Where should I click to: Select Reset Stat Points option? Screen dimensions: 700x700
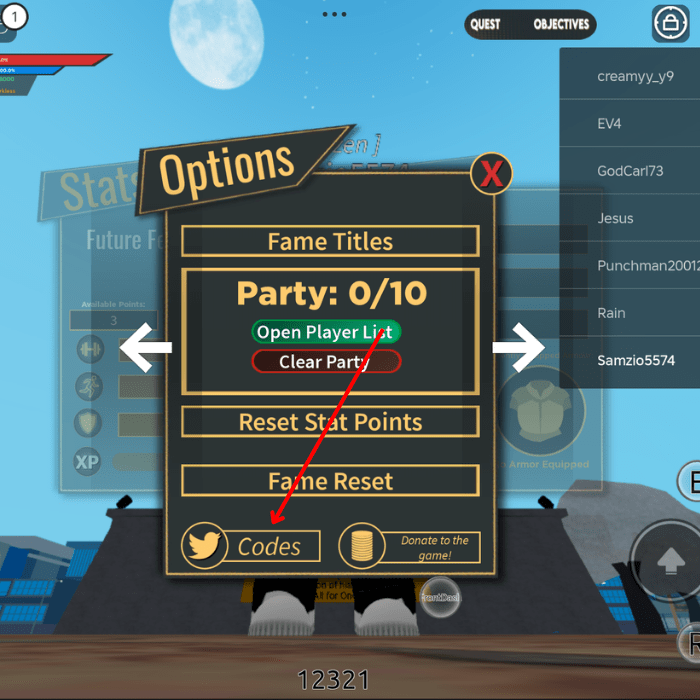(x=330, y=422)
